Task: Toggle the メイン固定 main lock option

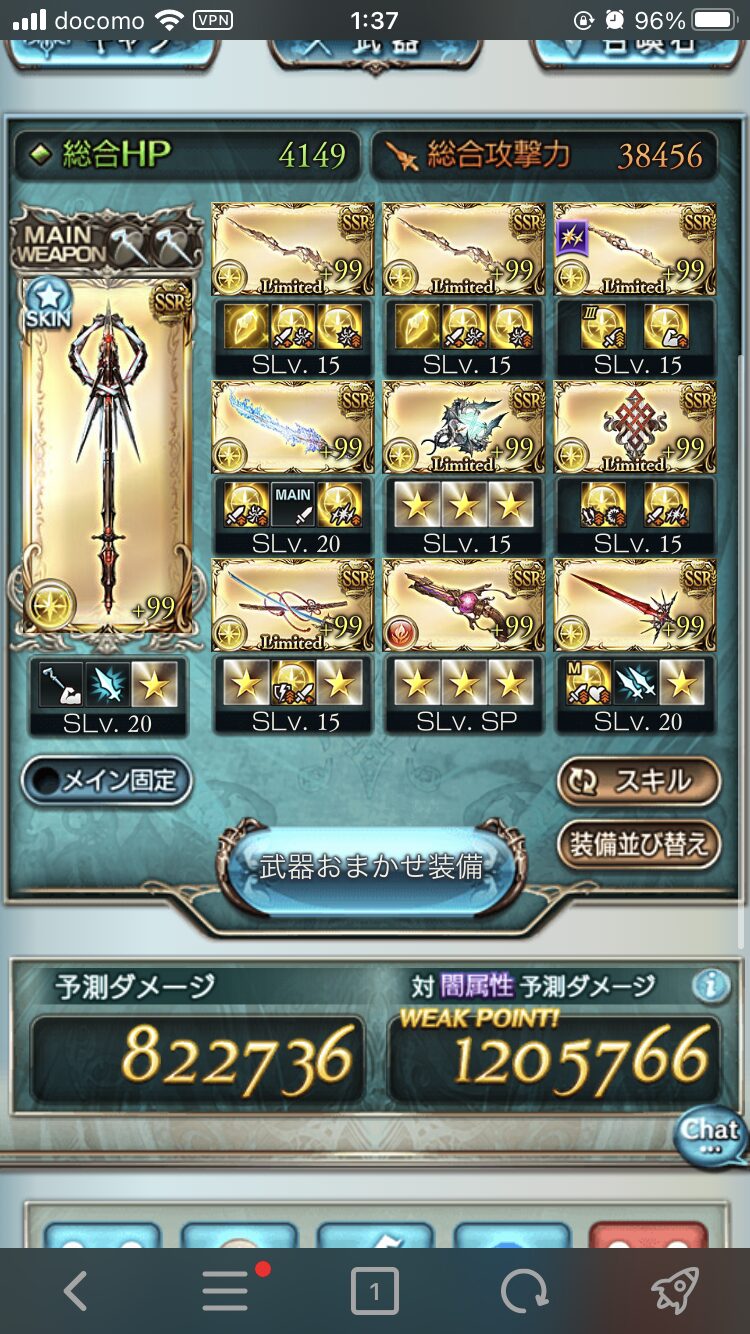Action: pos(107,781)
